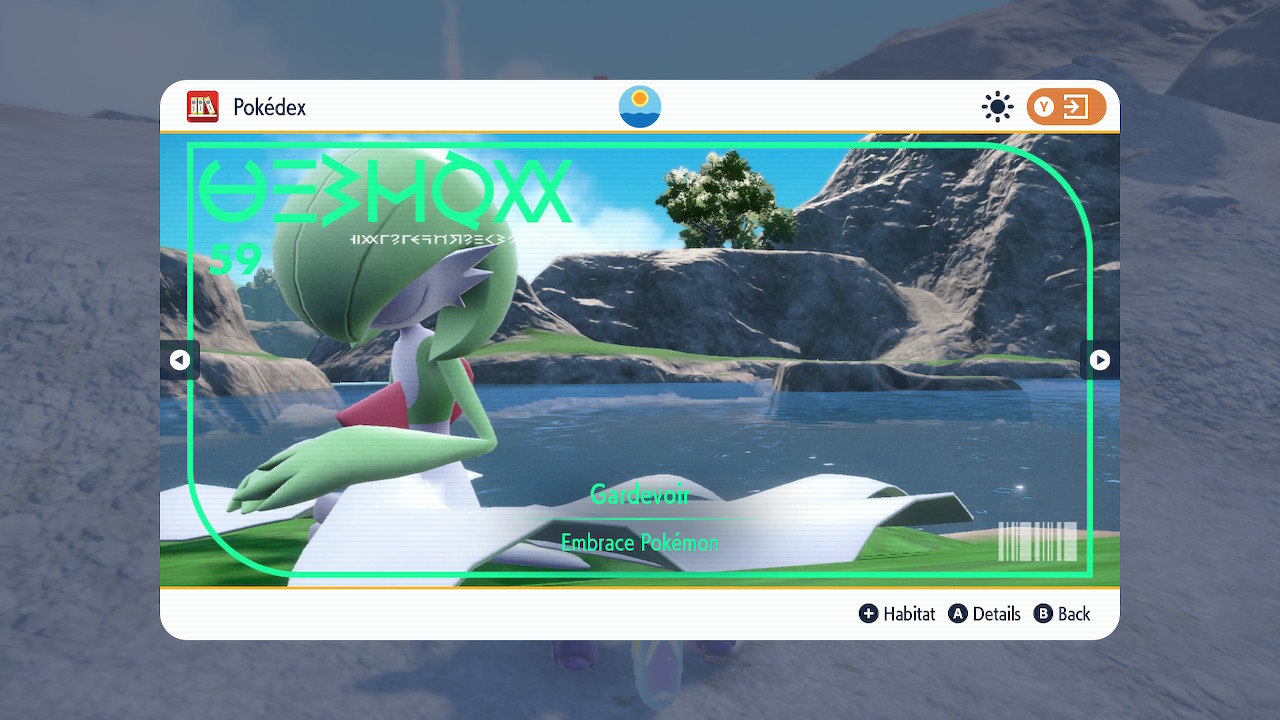This screenshot has width=1280, height=720.
Task: Show the next Pokédex entry arrow
Action: click(1099, 360)
